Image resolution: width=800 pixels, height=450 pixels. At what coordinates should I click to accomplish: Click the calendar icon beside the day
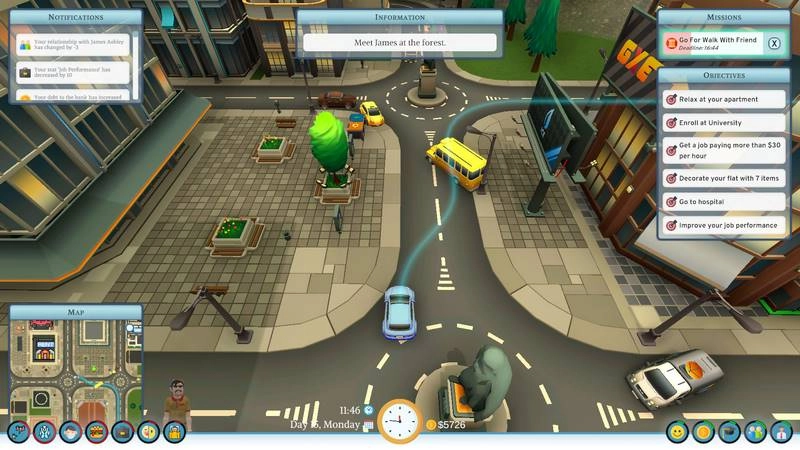click(x=368, y=426)
